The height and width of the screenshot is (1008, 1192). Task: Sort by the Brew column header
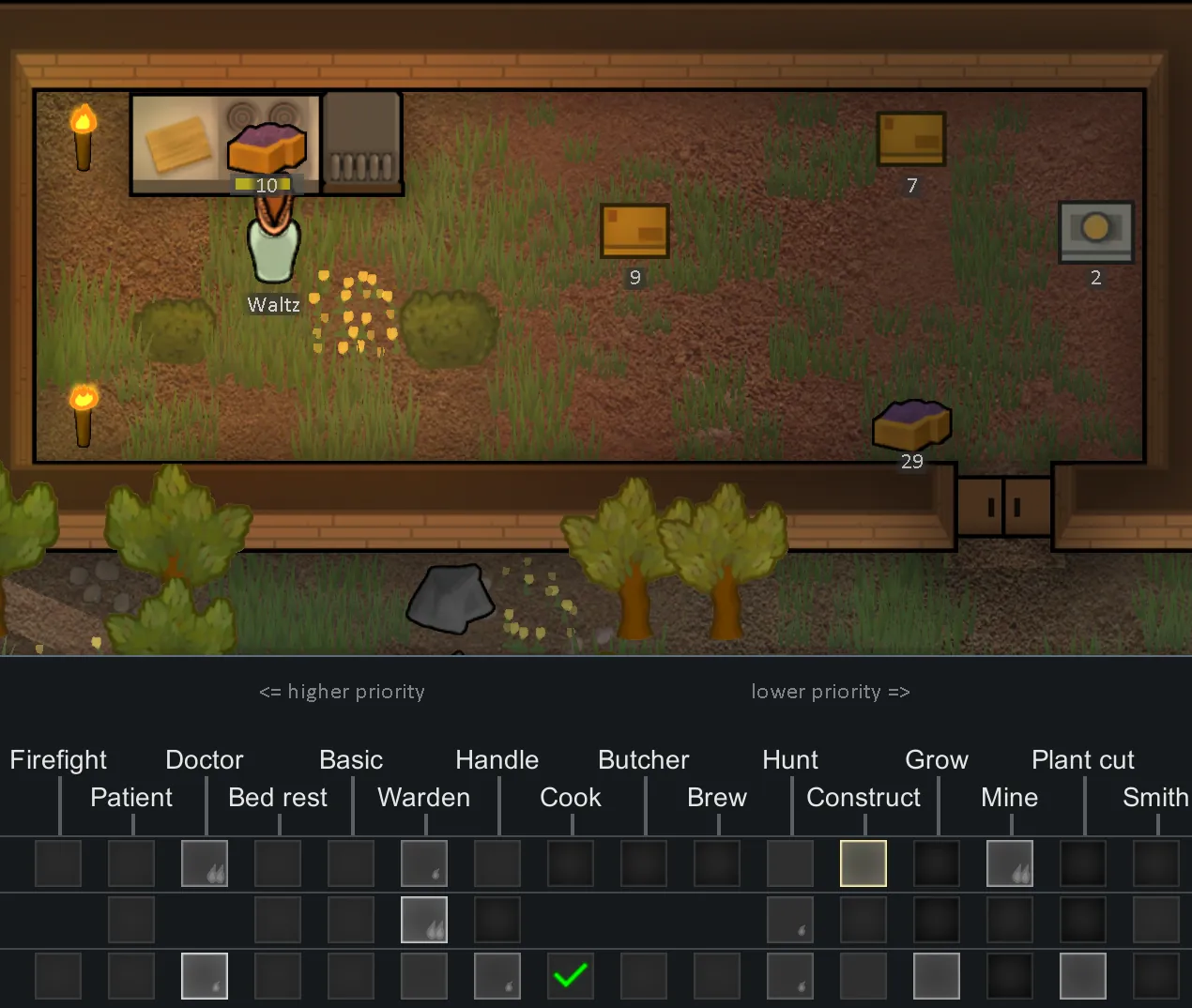tap(717, 797)
